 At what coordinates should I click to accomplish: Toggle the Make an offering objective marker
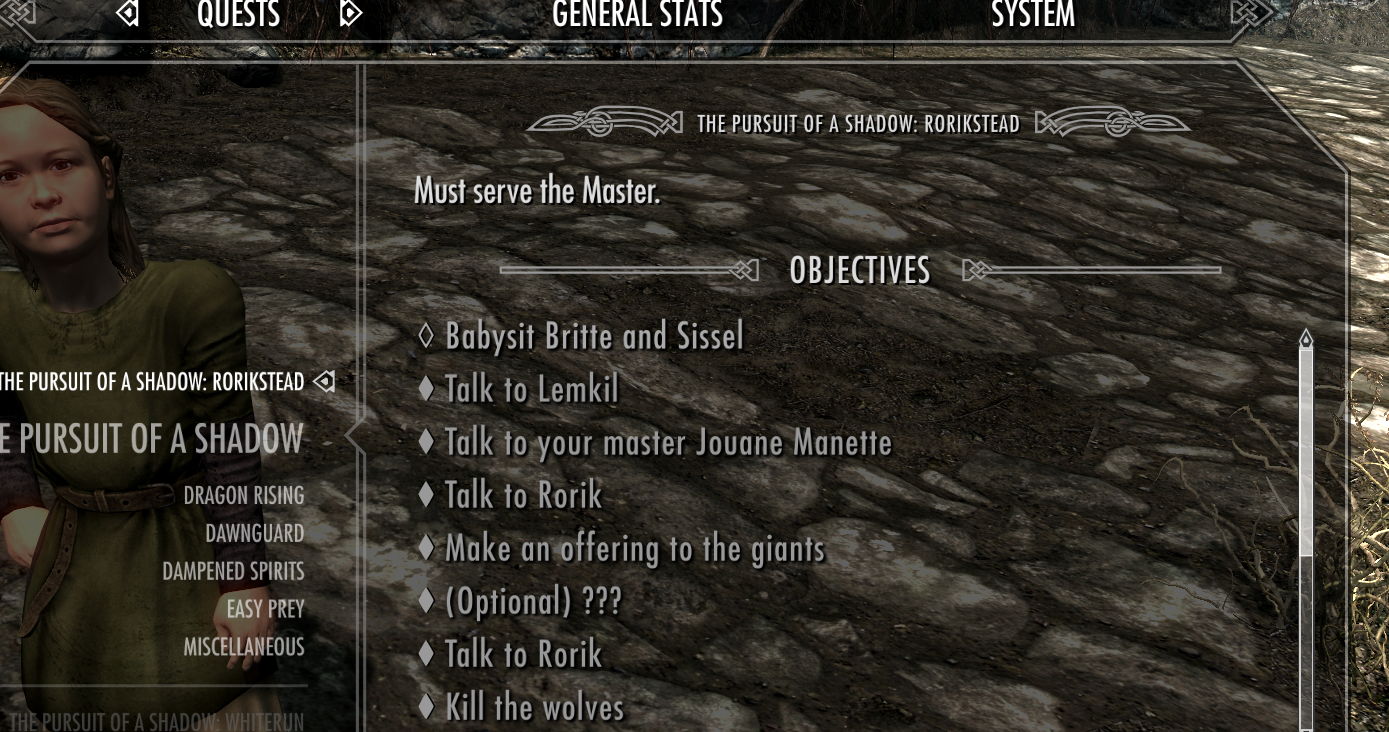click(x=429, y=548)
